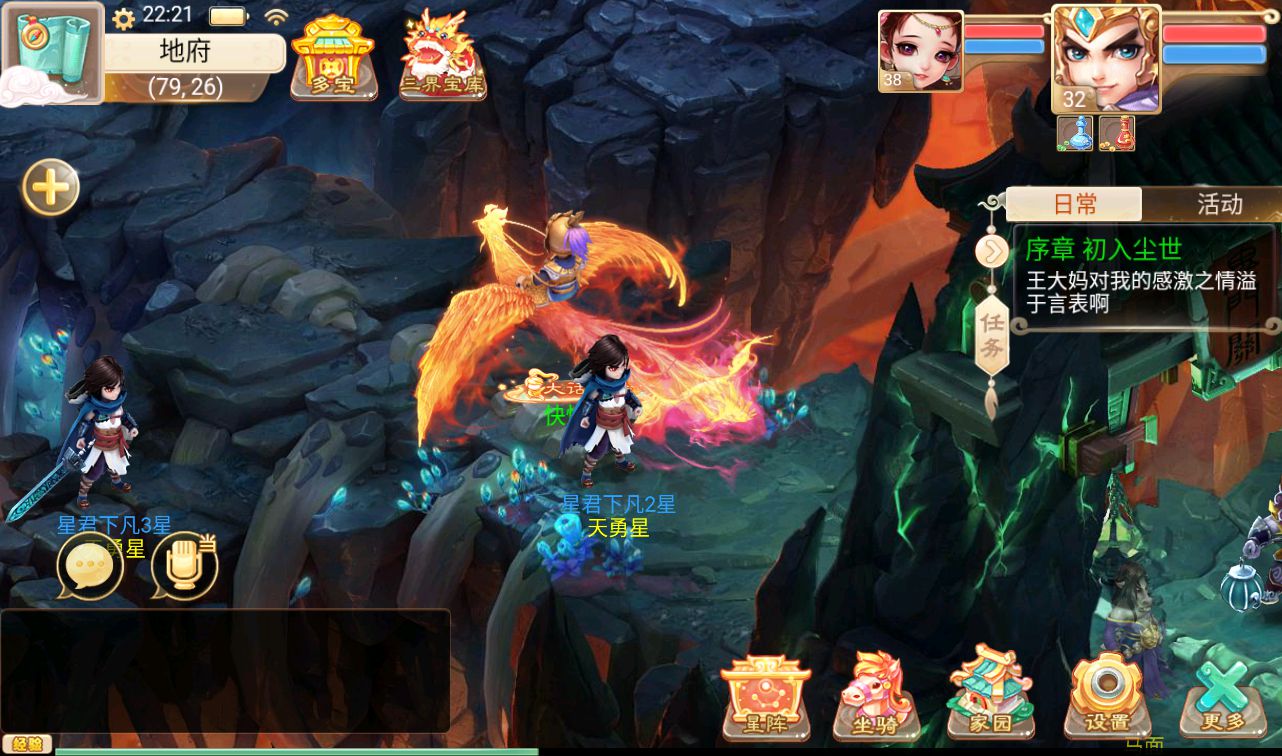1282x756 pixels.
Task: Switch to the 日常 tab
Action: point(1075,205)
